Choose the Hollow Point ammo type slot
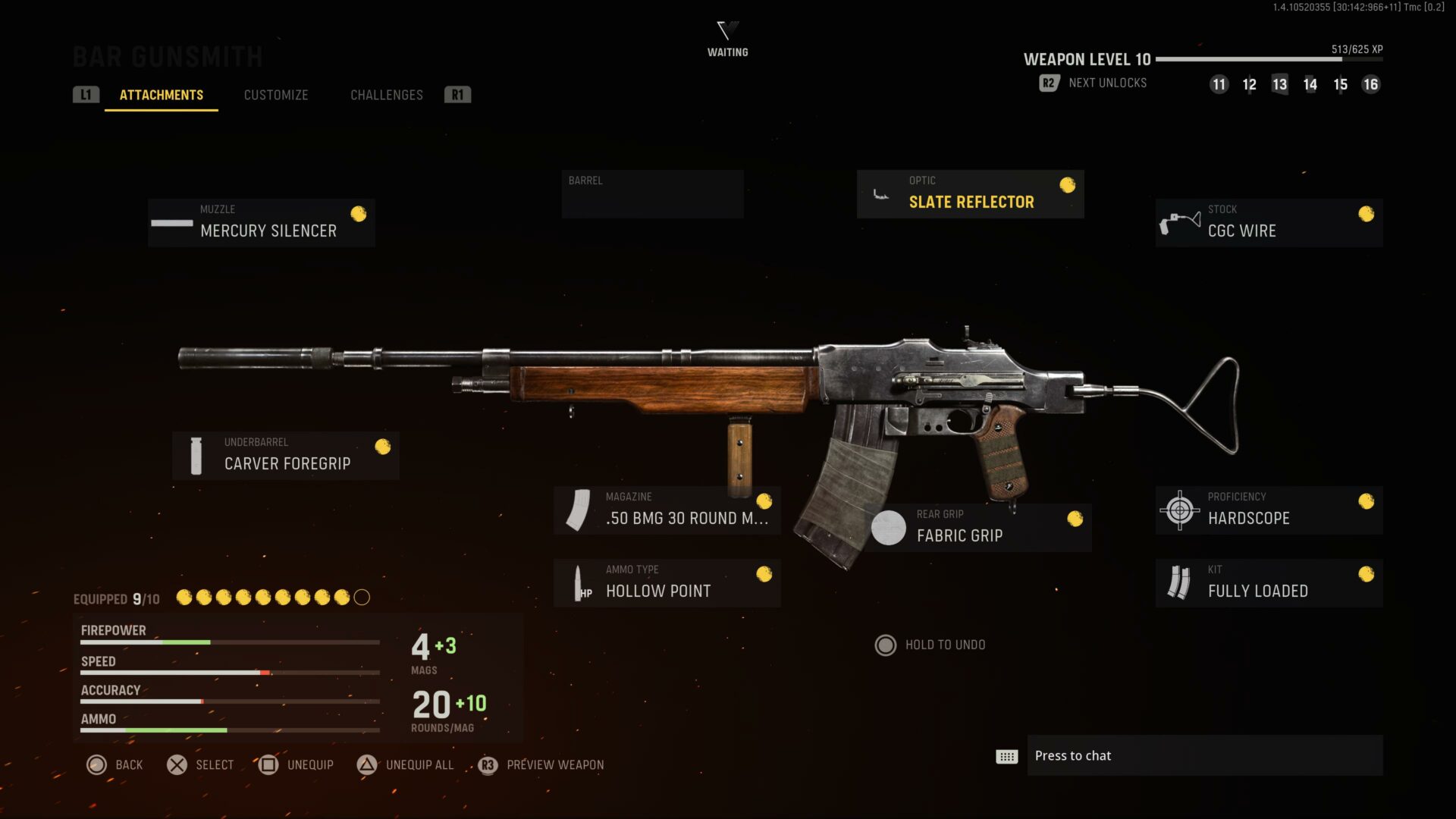The width and height of the screenshot is (1456, 819). pyautogui.click(x=667, y=583)
